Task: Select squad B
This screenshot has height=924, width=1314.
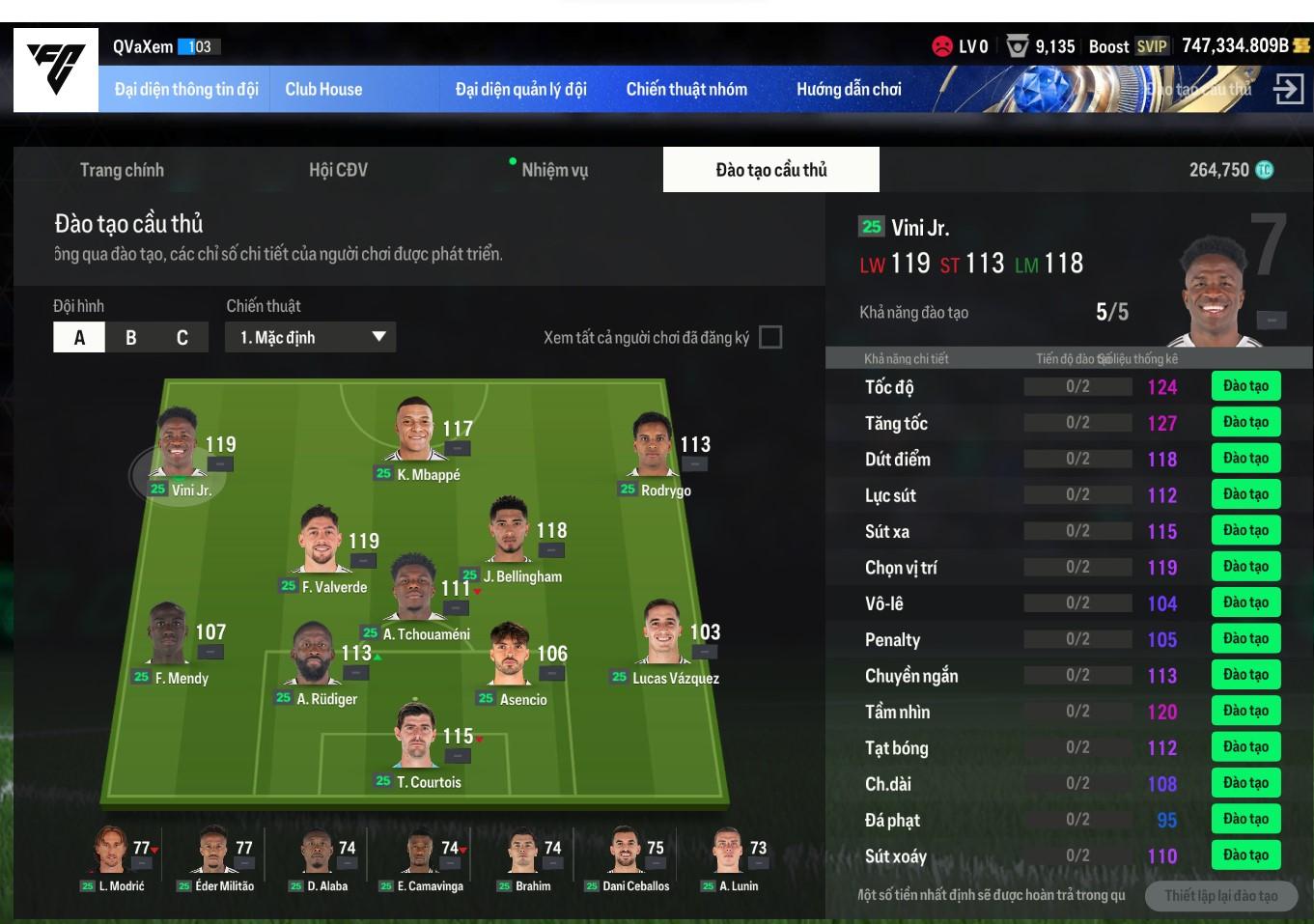Action: (x=131, y=337)
